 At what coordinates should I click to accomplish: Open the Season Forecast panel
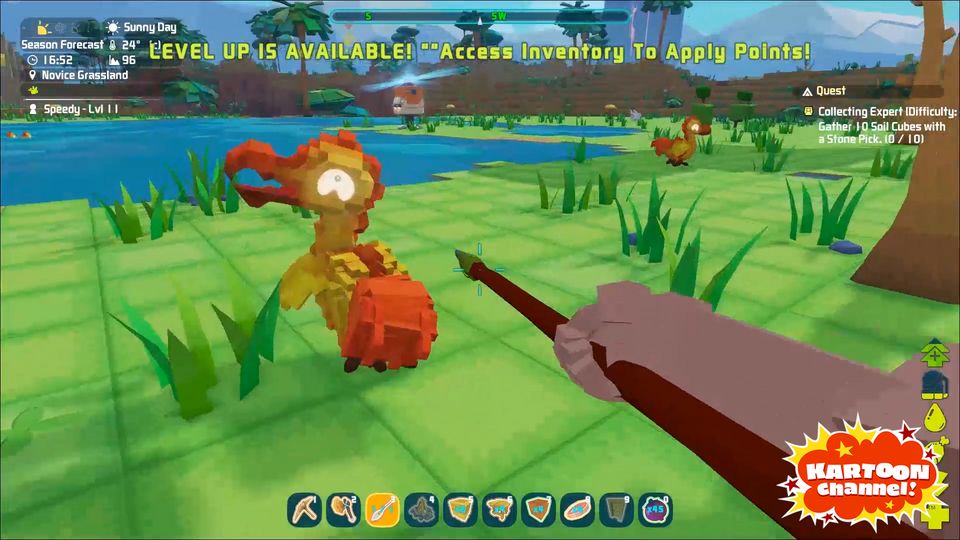coord(64,44)
